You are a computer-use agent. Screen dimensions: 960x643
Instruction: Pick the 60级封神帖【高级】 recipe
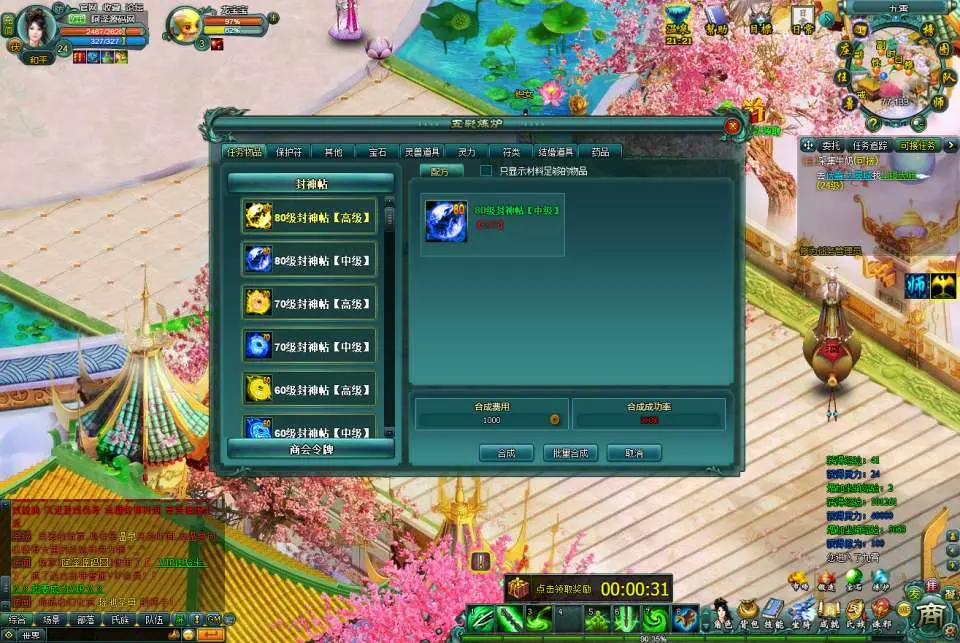310,389
